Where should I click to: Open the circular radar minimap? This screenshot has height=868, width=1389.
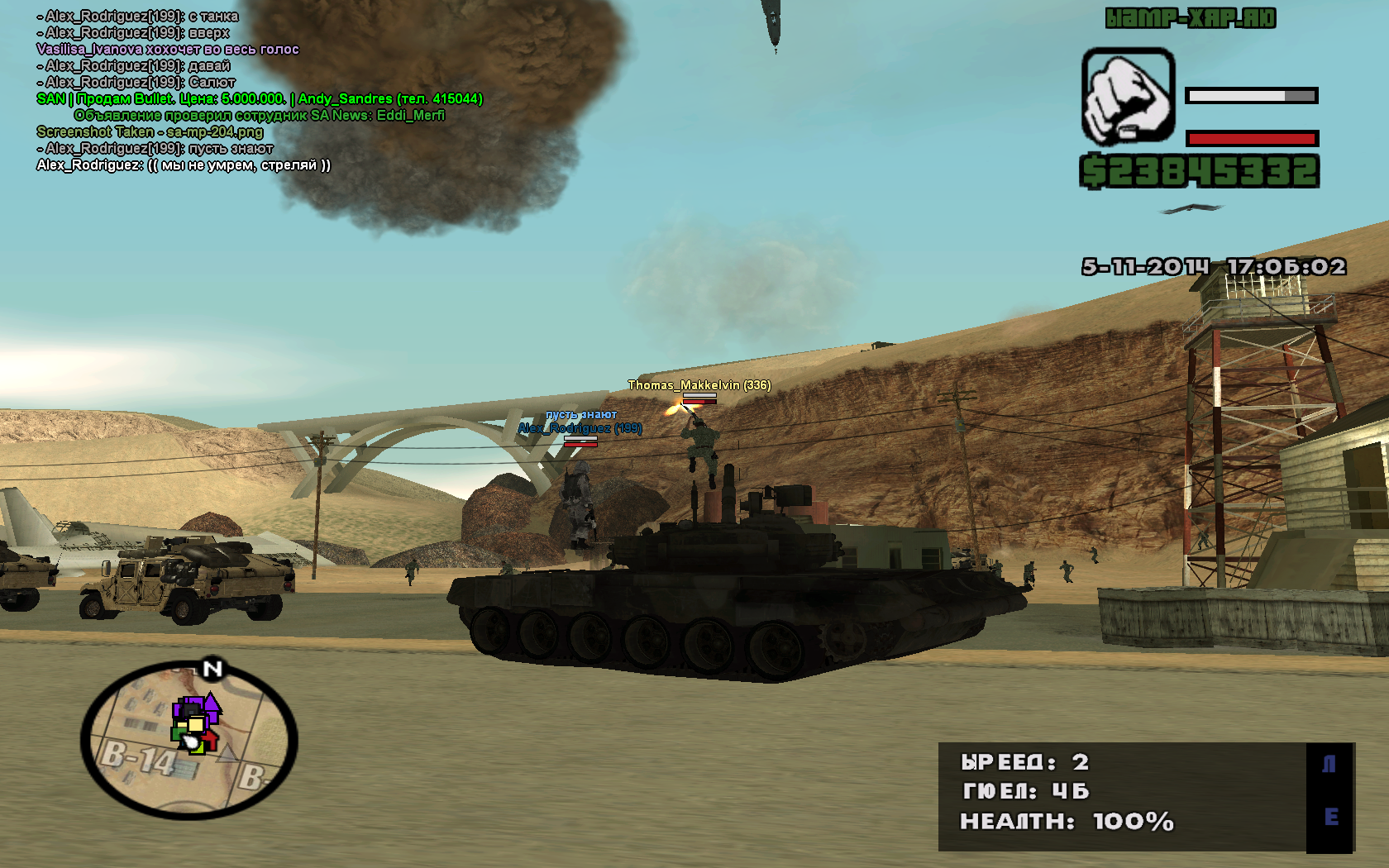189,740
